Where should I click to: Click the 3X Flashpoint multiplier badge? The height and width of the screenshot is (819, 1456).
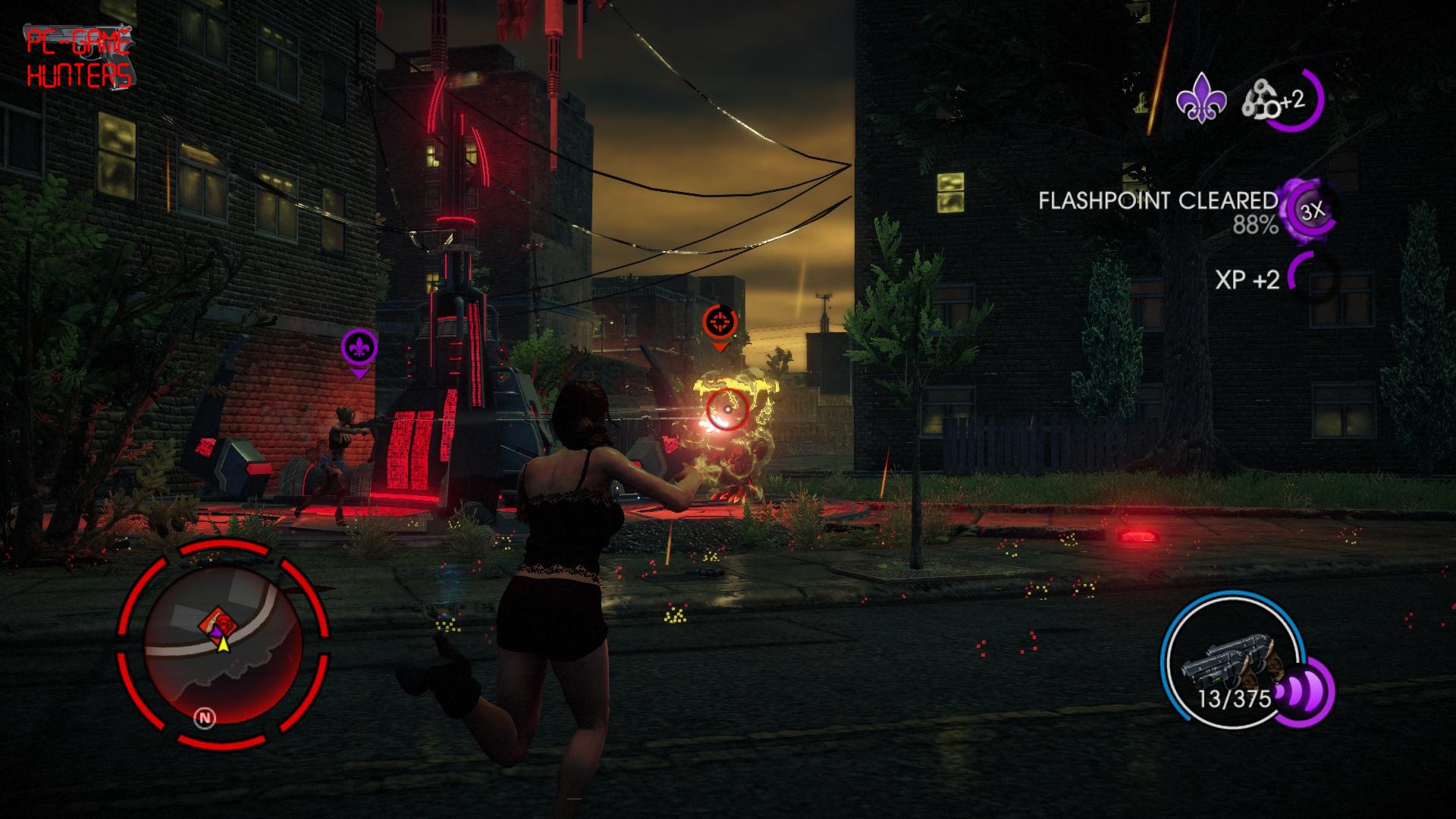[1311, 212]
